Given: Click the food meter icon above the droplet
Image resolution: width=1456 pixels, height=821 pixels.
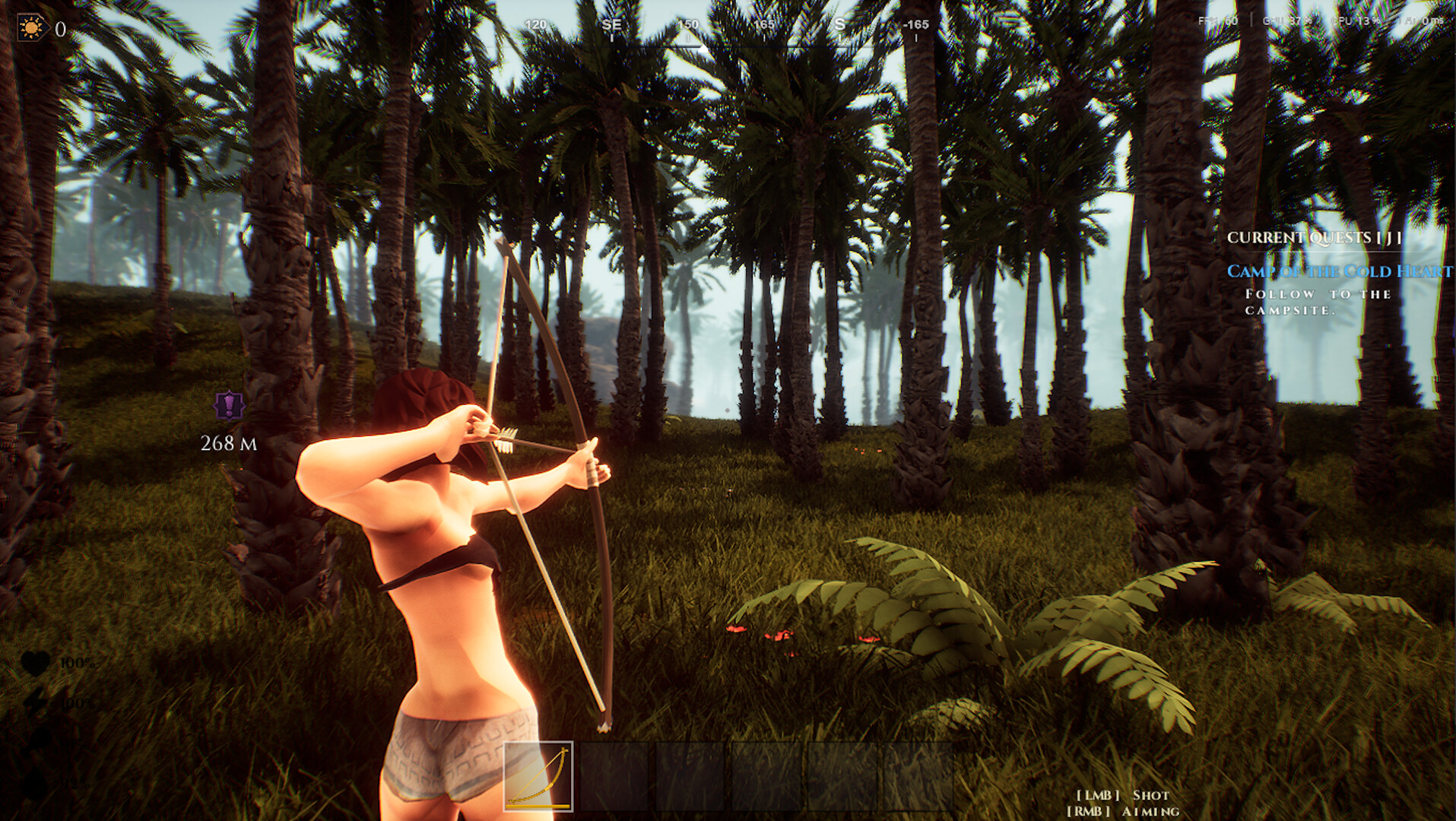Looking at the screenshot, I should coord(40,739).
